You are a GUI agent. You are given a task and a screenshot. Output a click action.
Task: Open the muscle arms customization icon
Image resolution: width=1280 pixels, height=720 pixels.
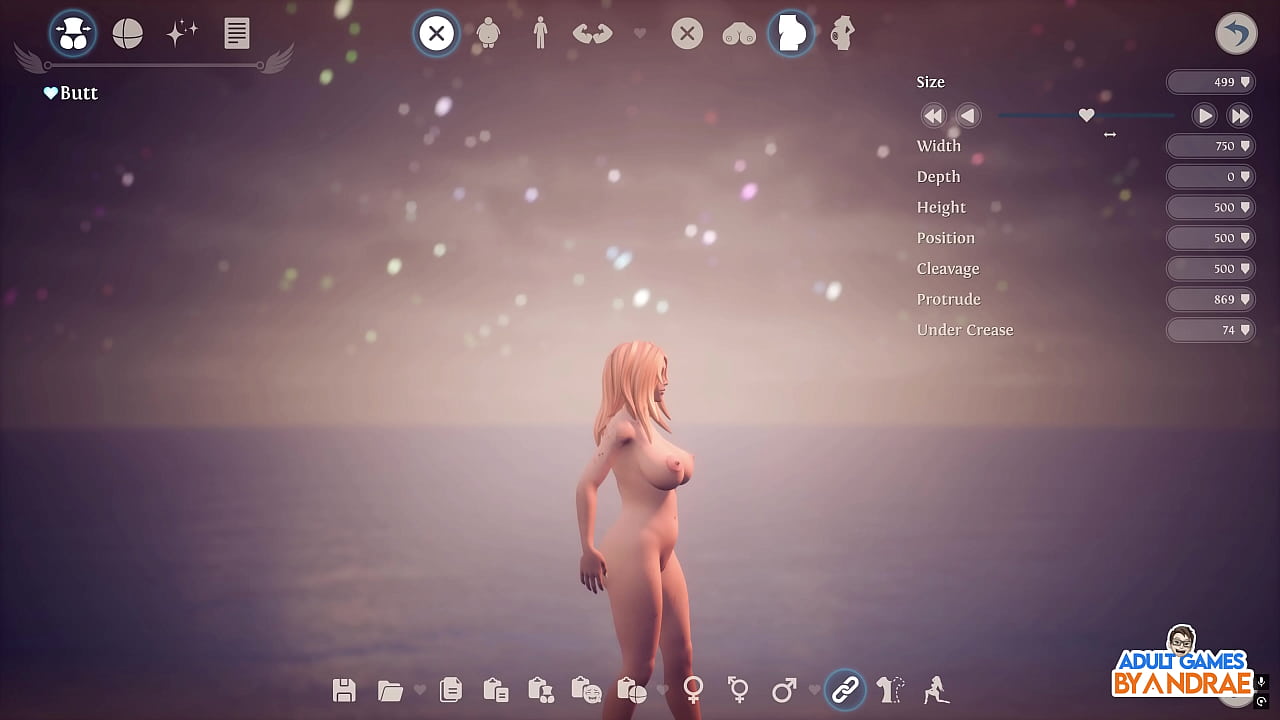[592, 33]
